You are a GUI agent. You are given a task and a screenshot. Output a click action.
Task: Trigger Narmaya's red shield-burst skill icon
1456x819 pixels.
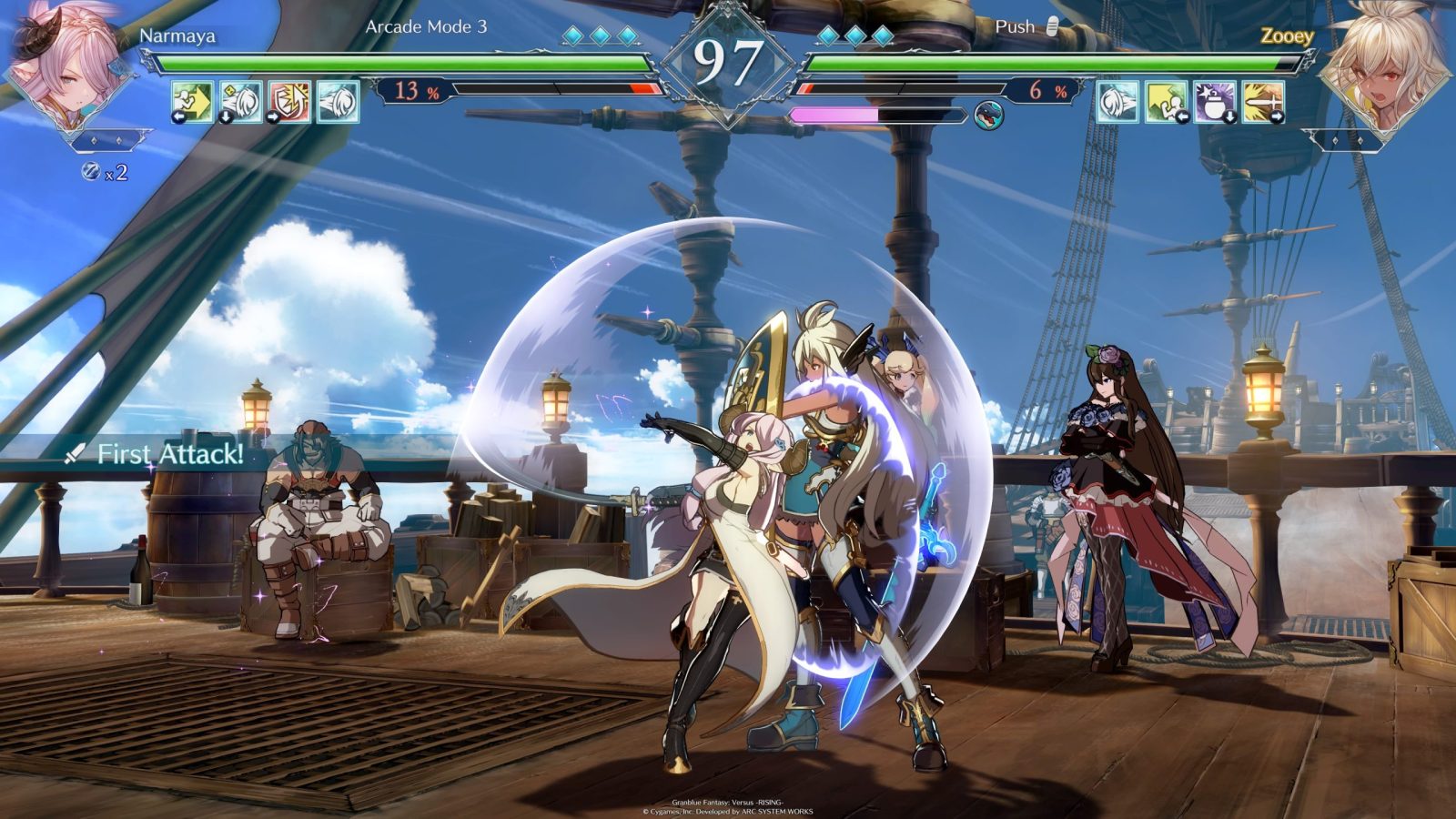point(289,101)
